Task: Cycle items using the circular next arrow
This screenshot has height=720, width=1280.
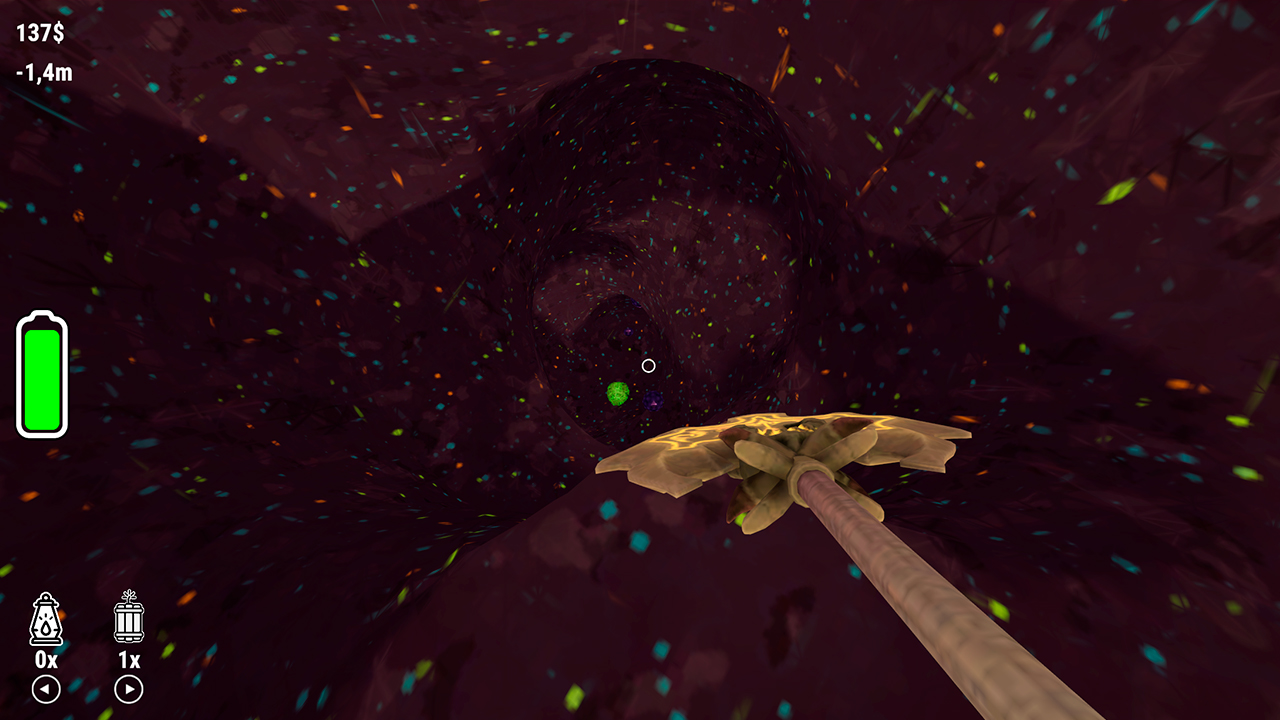Action: point(128,690)
